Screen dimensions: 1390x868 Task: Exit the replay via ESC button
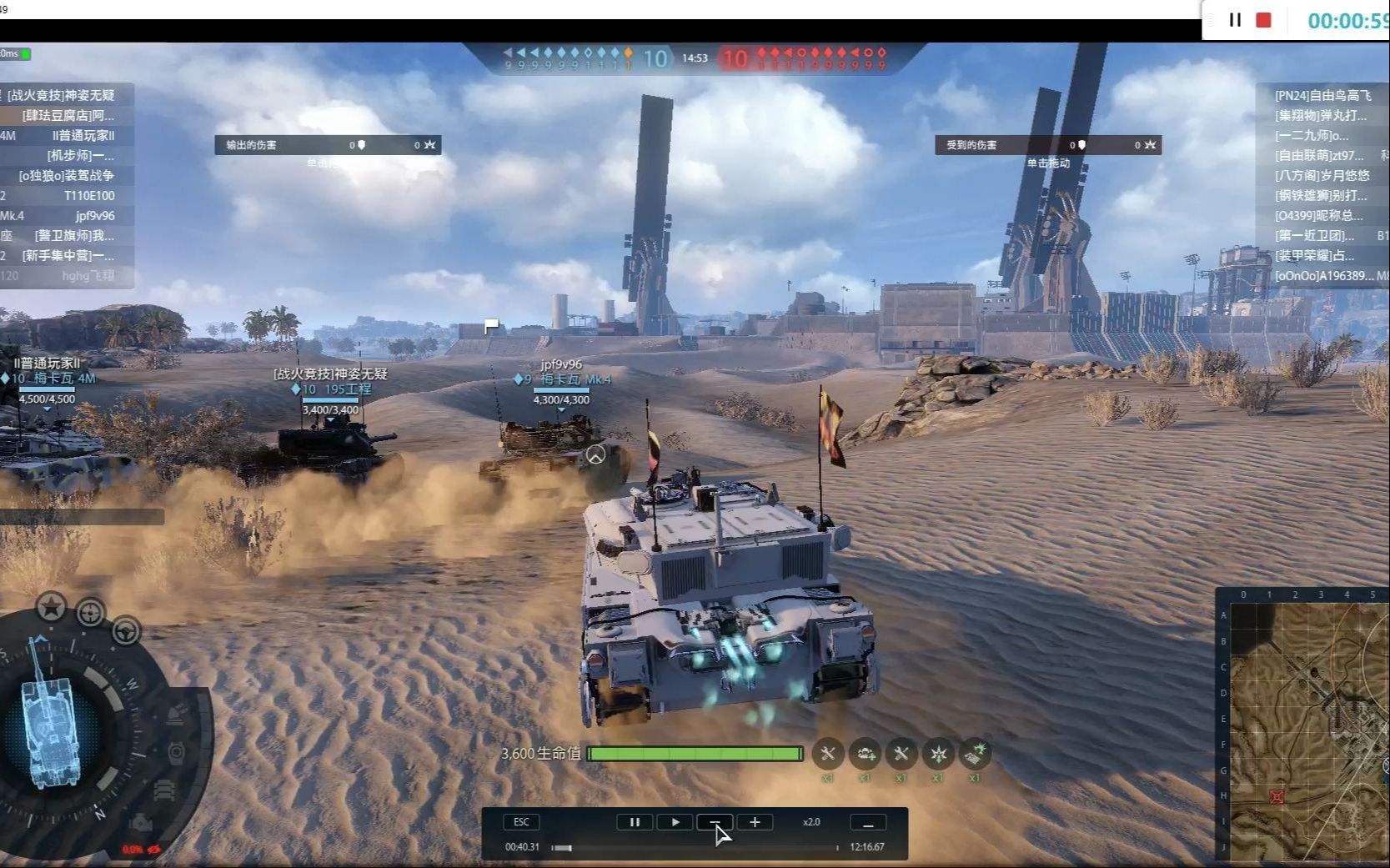[x=521, y=822]
